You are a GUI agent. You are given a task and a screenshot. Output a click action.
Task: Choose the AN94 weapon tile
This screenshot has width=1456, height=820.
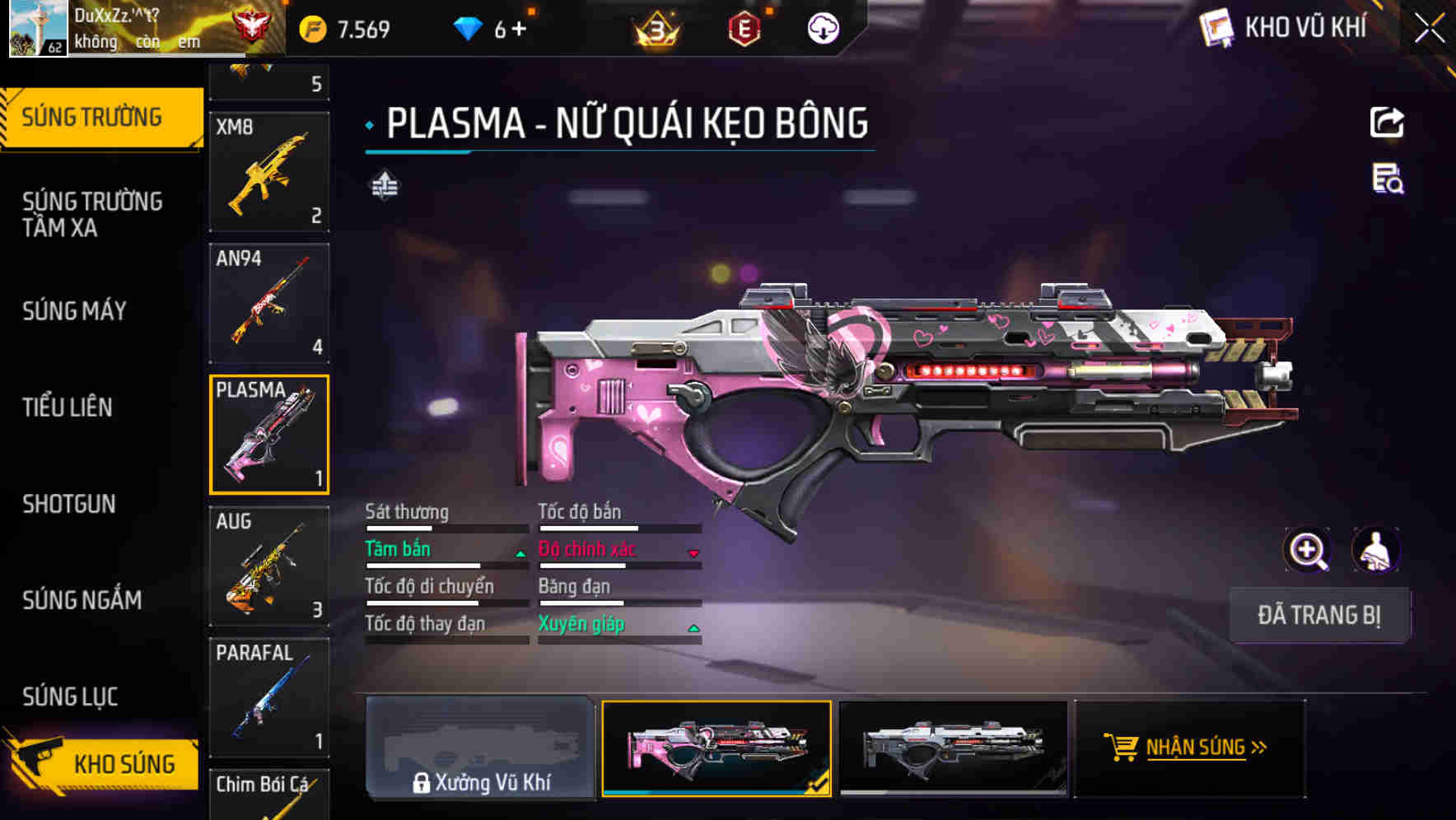click(x=269, y=303)
